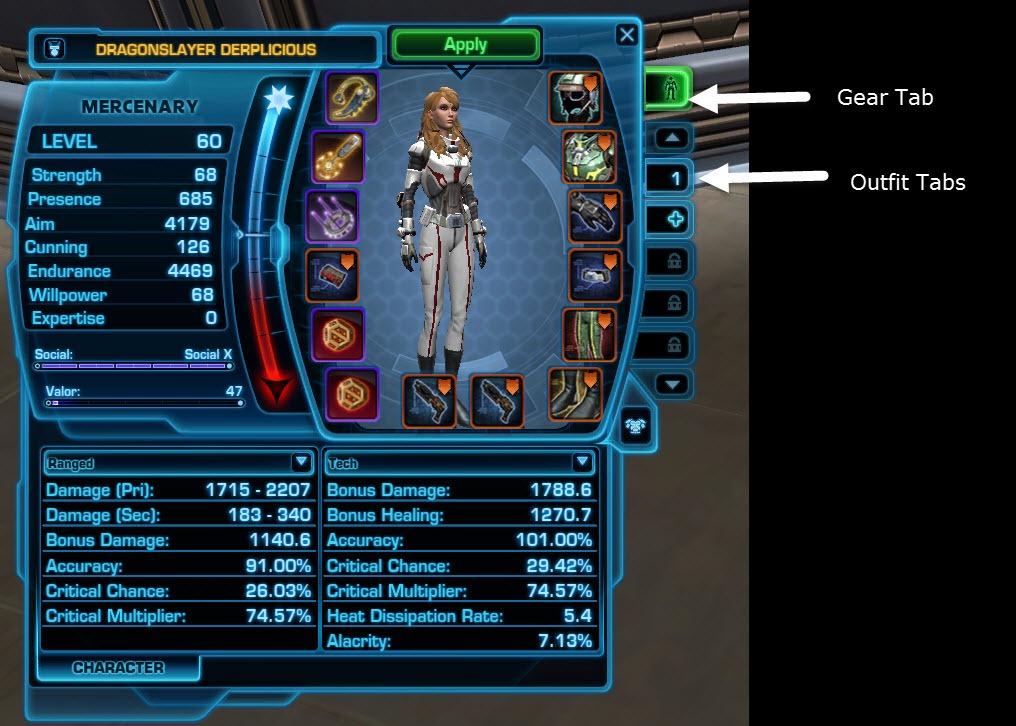1016x726 pixels.
Task: Select the helmet equipment slot
Action: pos(574,98)
